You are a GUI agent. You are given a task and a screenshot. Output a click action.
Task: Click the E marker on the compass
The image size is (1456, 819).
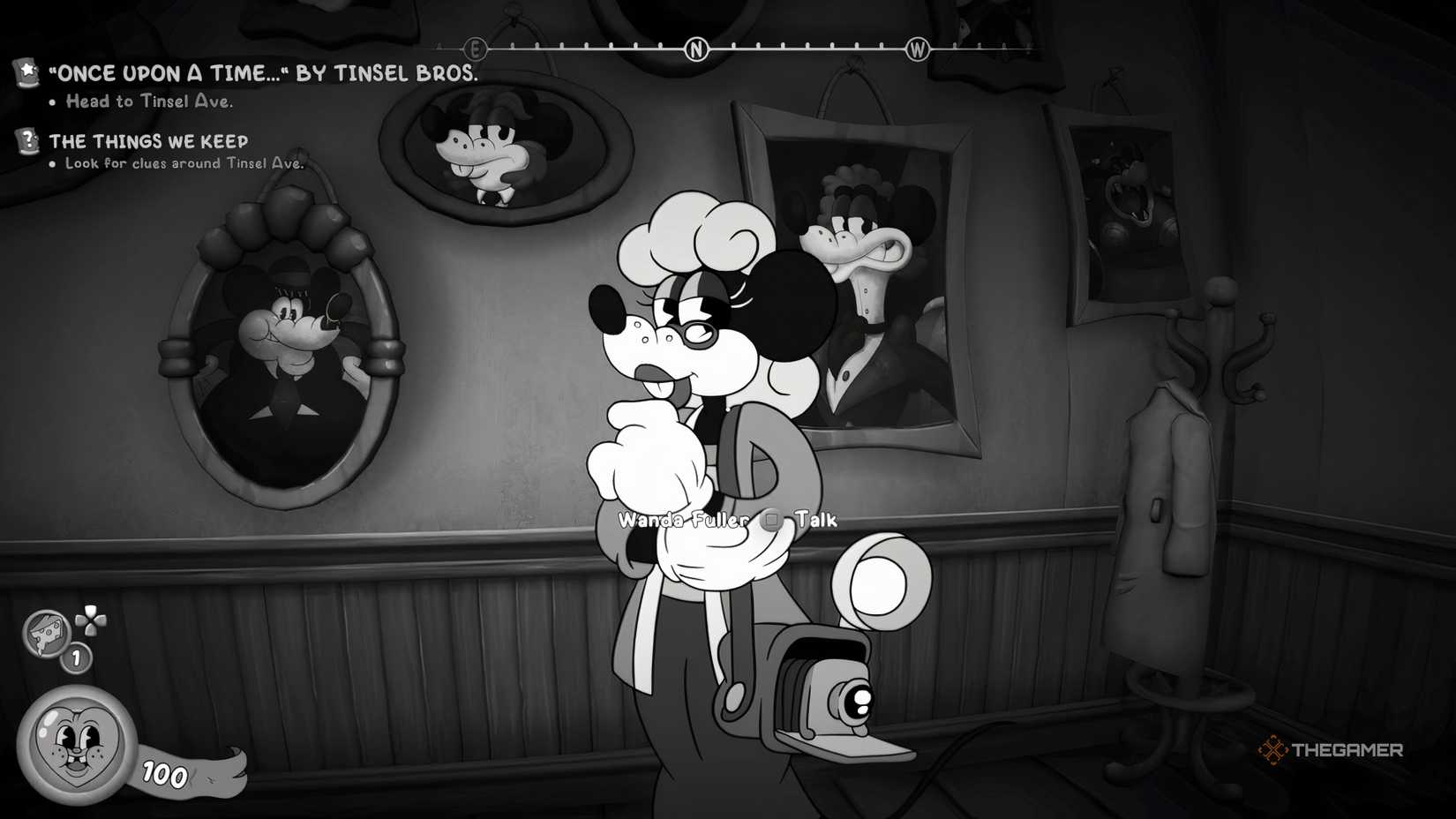pyautogui.click(x=475, y=50)
